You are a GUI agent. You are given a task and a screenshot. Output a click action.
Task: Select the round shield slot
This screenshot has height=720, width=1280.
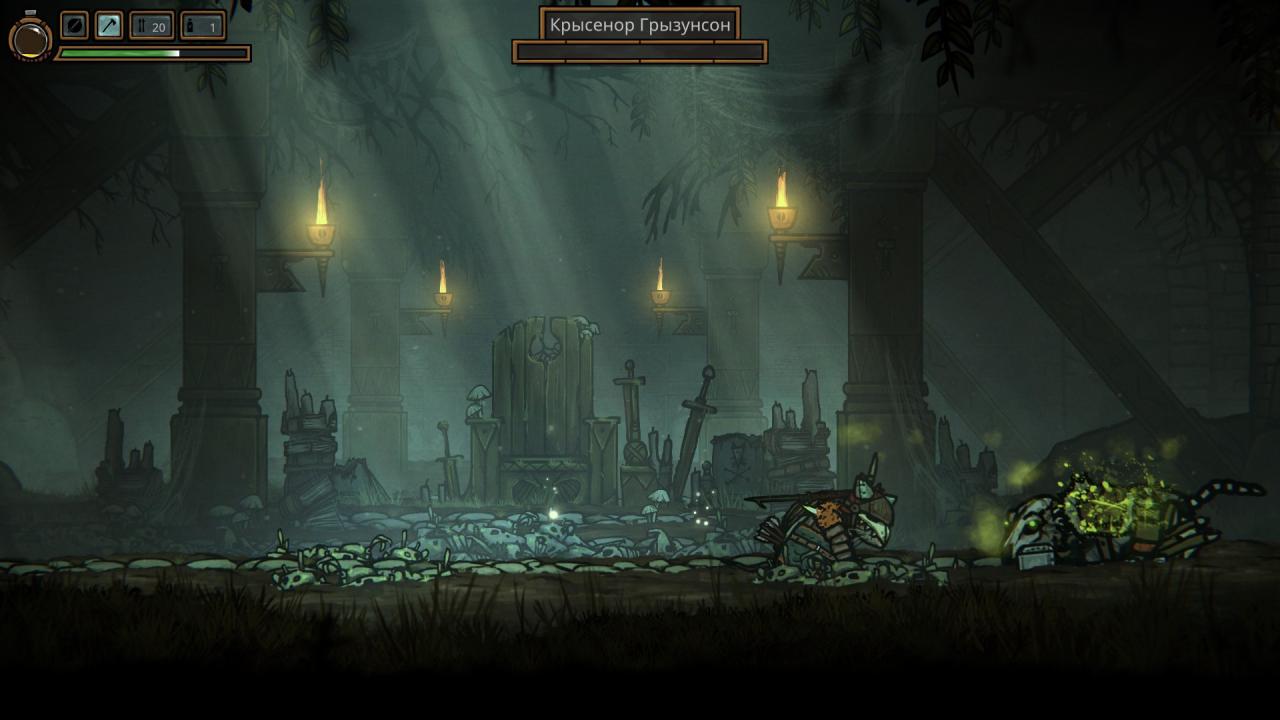(75, 26)
